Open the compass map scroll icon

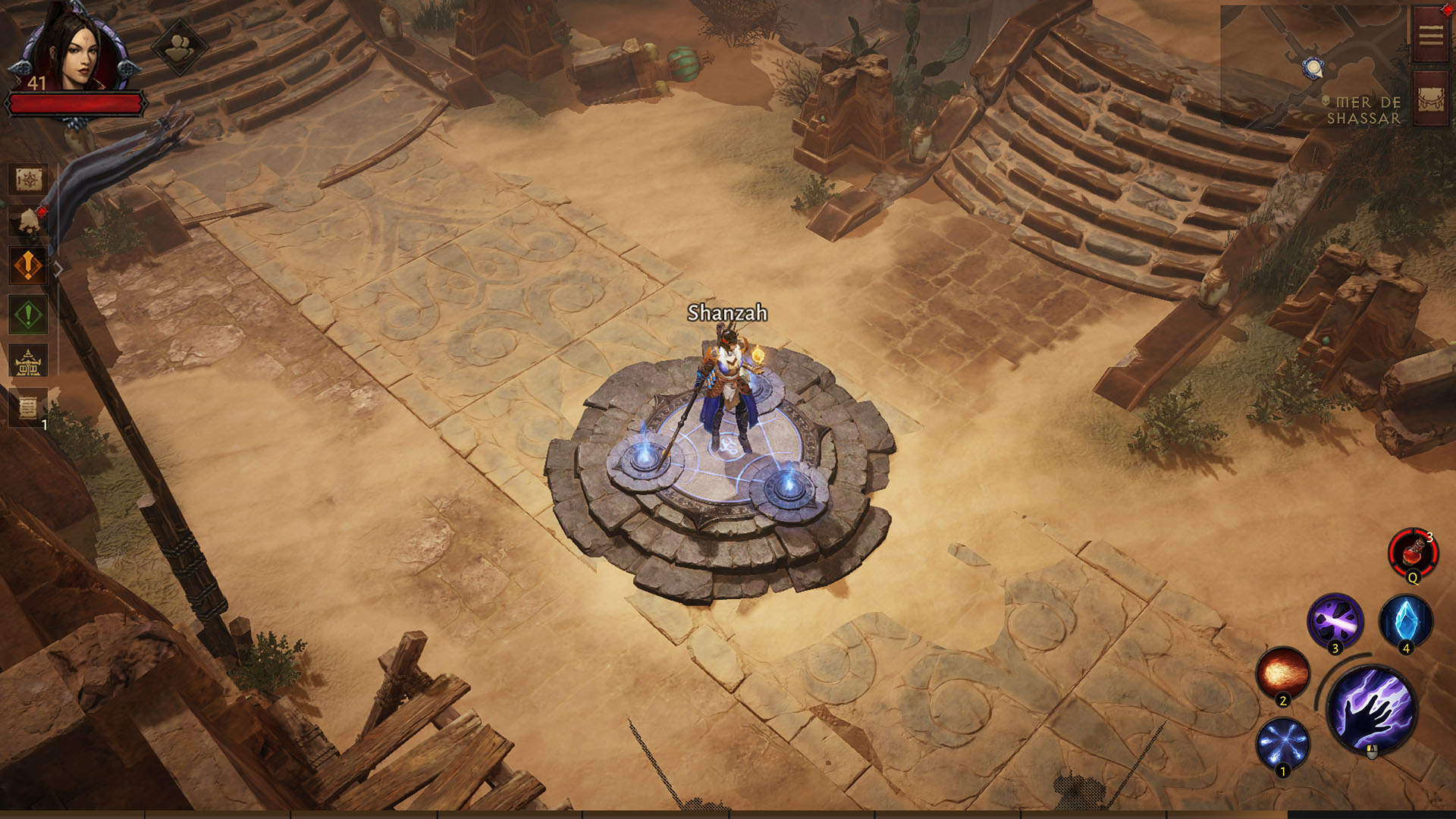click(x=28, y=180)
